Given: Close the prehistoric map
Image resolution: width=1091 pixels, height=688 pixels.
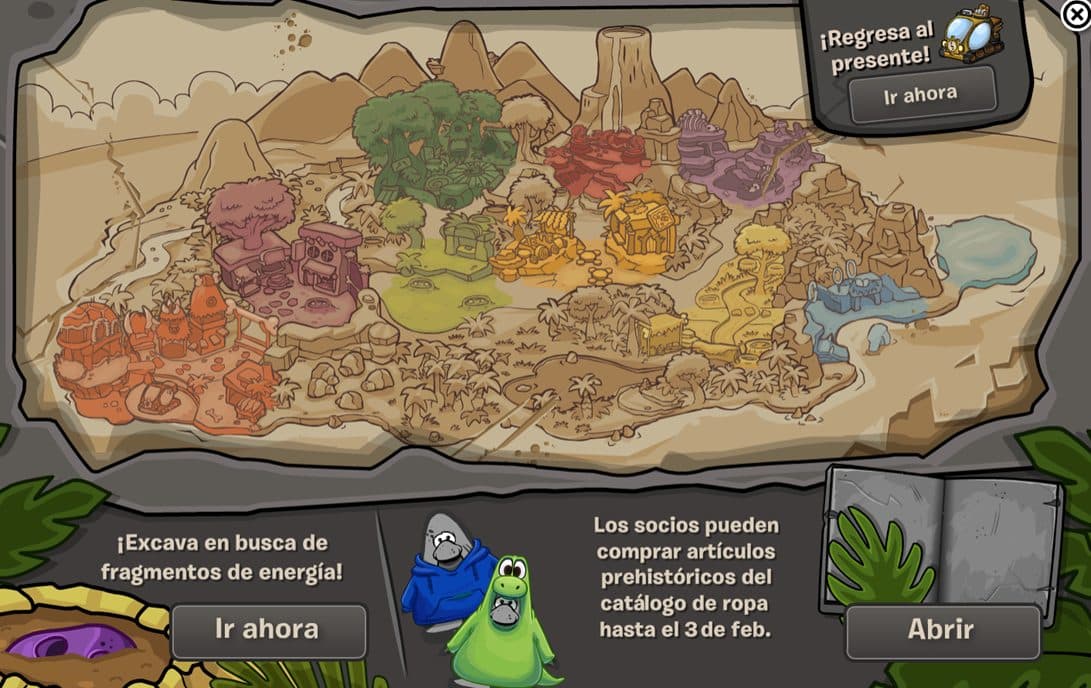Looking at the screenshot, I should [1075, 13].
